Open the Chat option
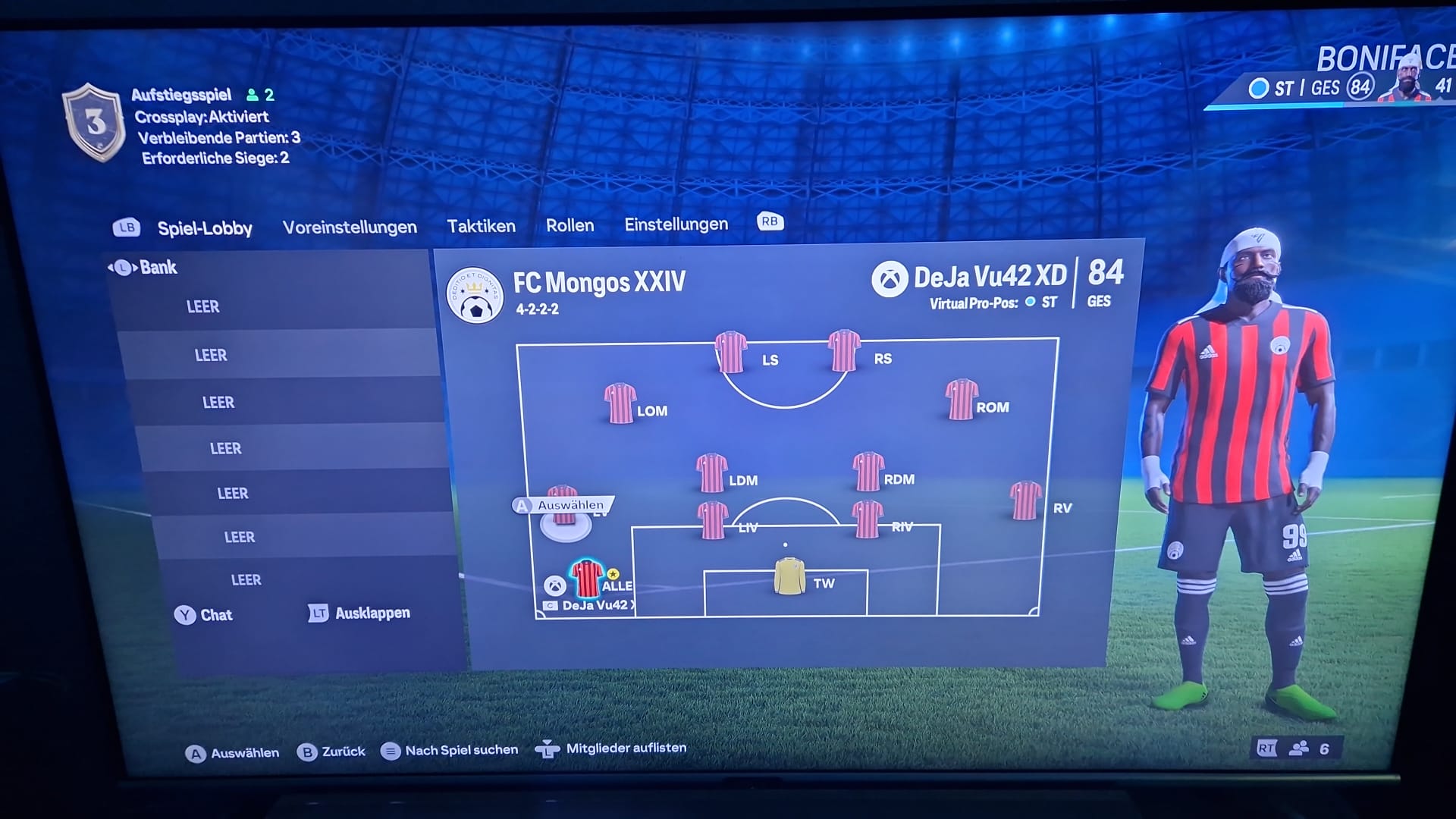Viewport: 1456px width, 819px height. tap(205, 615)
